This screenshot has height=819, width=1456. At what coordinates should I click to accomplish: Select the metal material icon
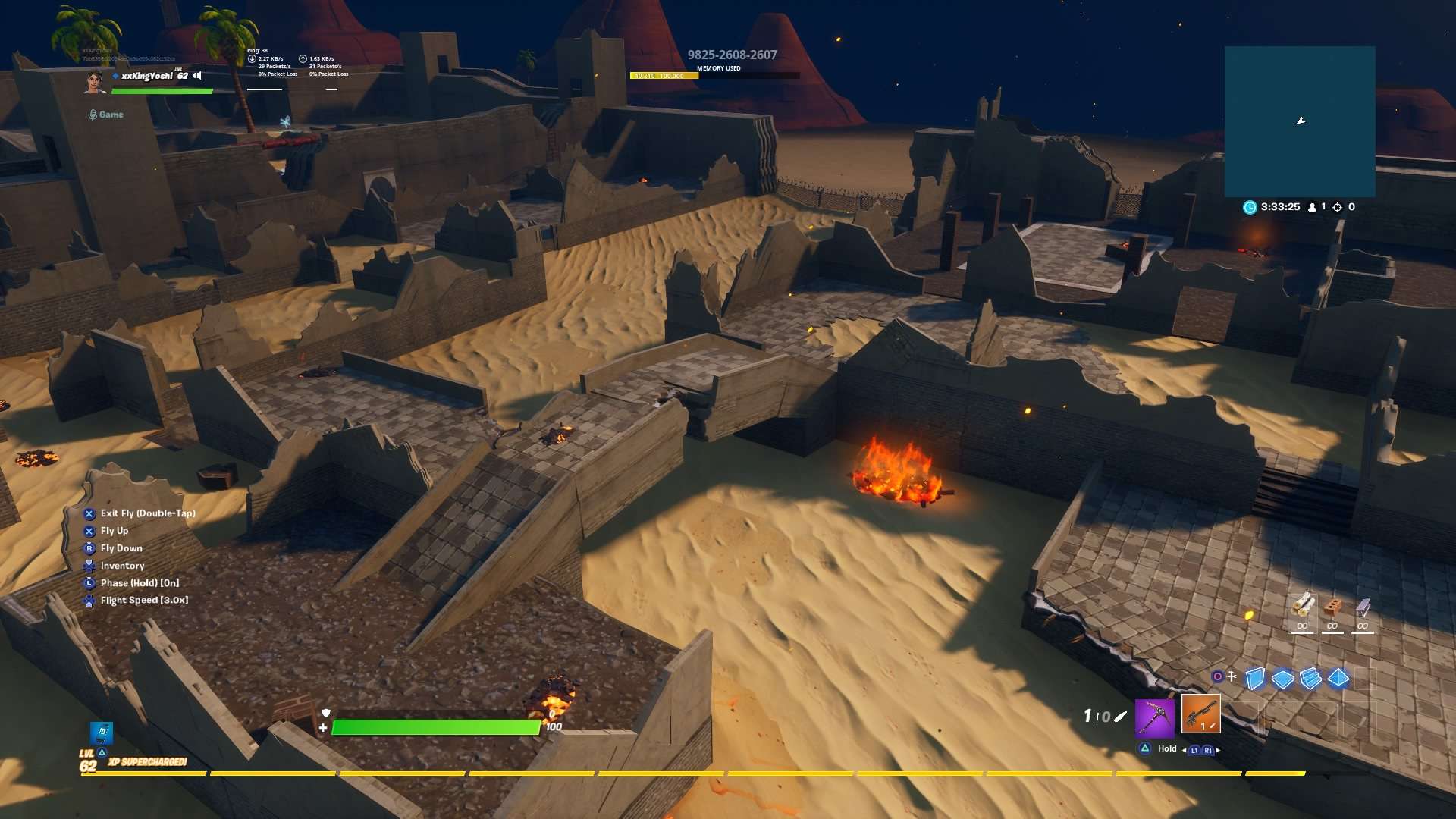tap(1363, 607)
